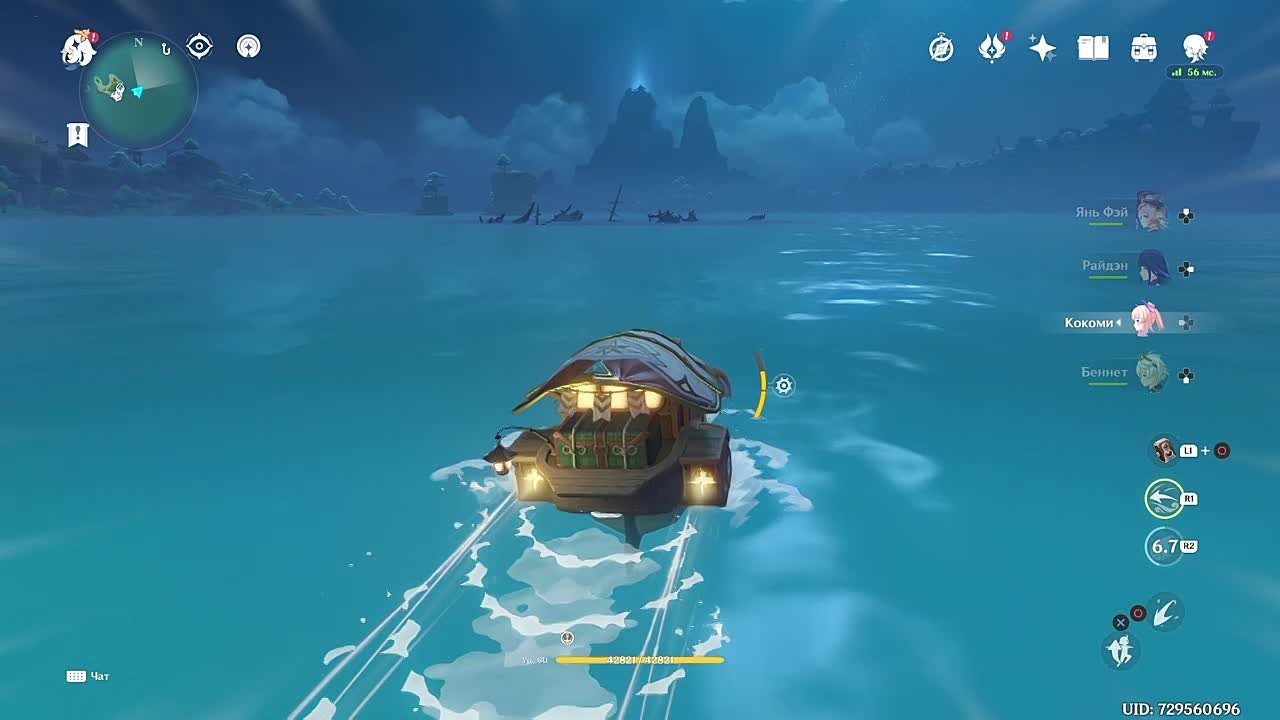Open the Чат chat box
This screenshot has height=720, width=1280.
click(x=88, y=676)
